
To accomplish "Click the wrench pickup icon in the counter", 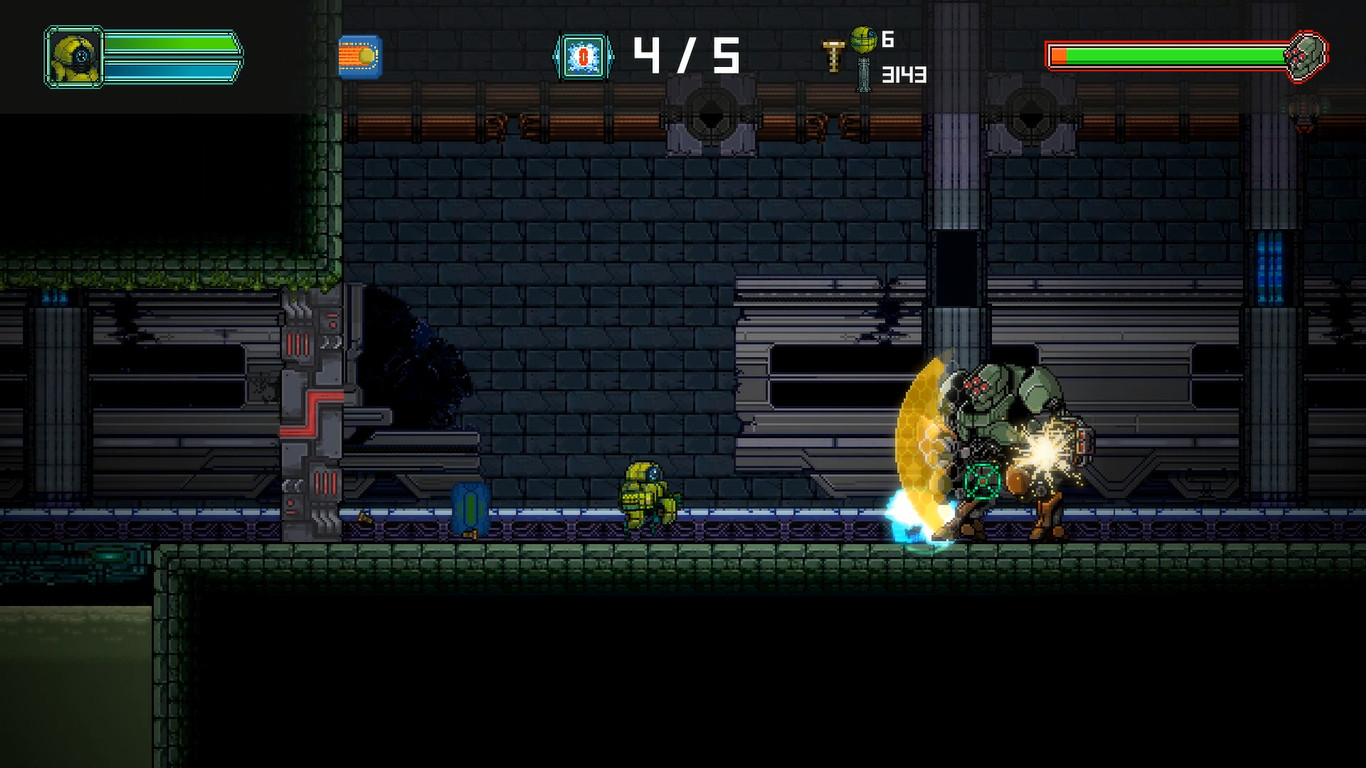I will click(x=832, y=55).
